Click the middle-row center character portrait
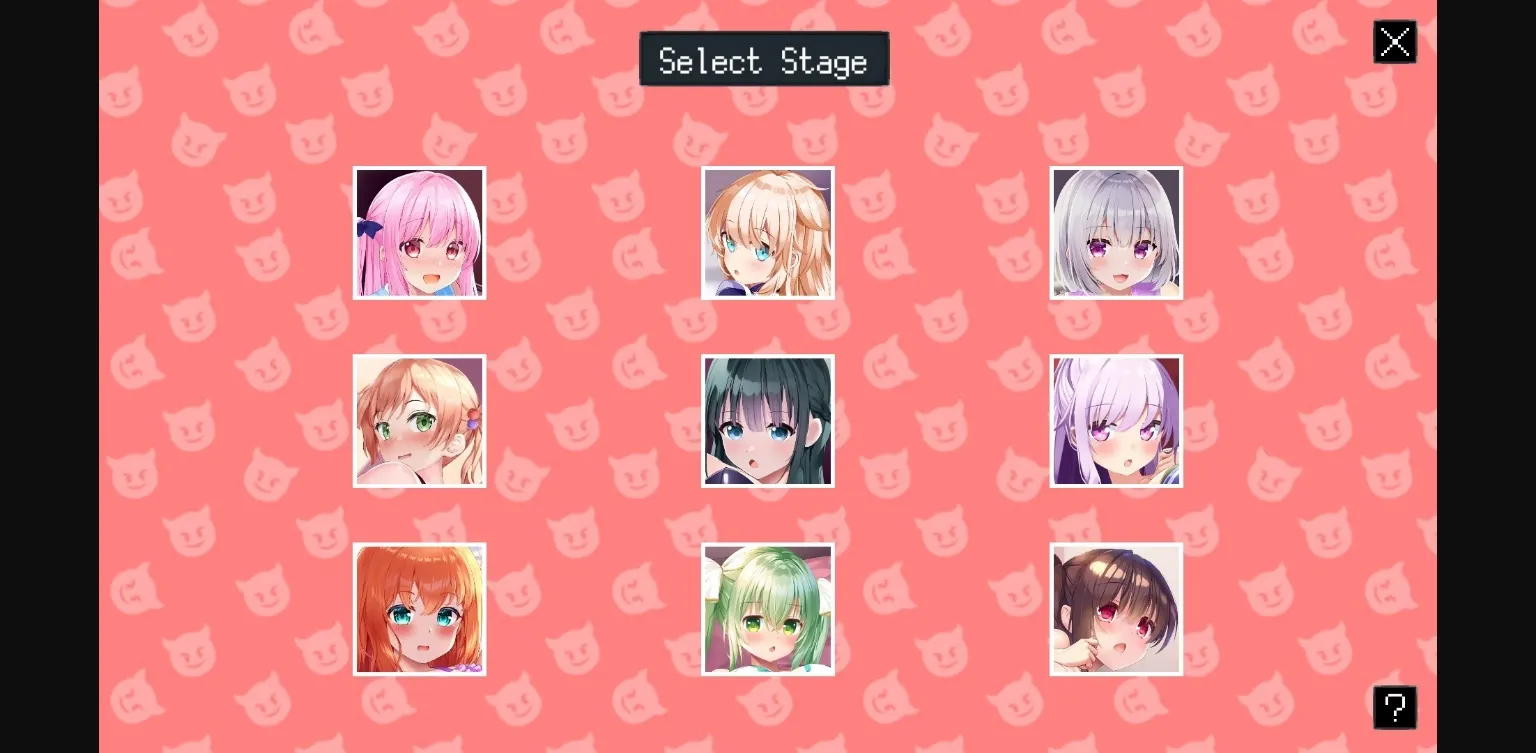The image size is (1536, 753). [x=768, y=421]
